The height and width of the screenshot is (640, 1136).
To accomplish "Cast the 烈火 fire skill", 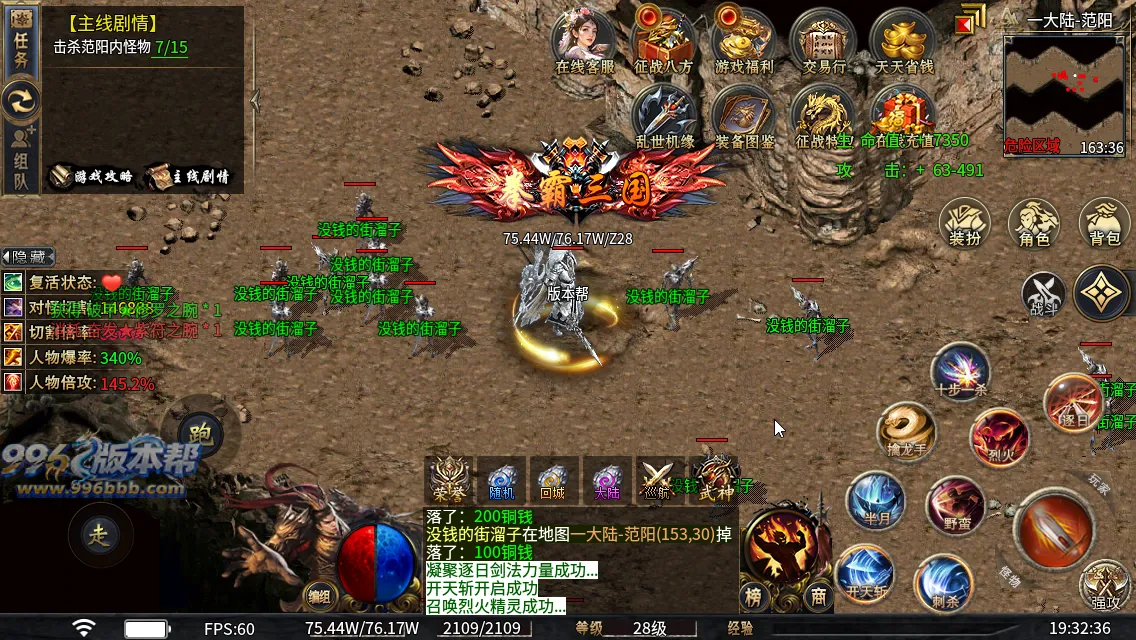I will point(999,436).
